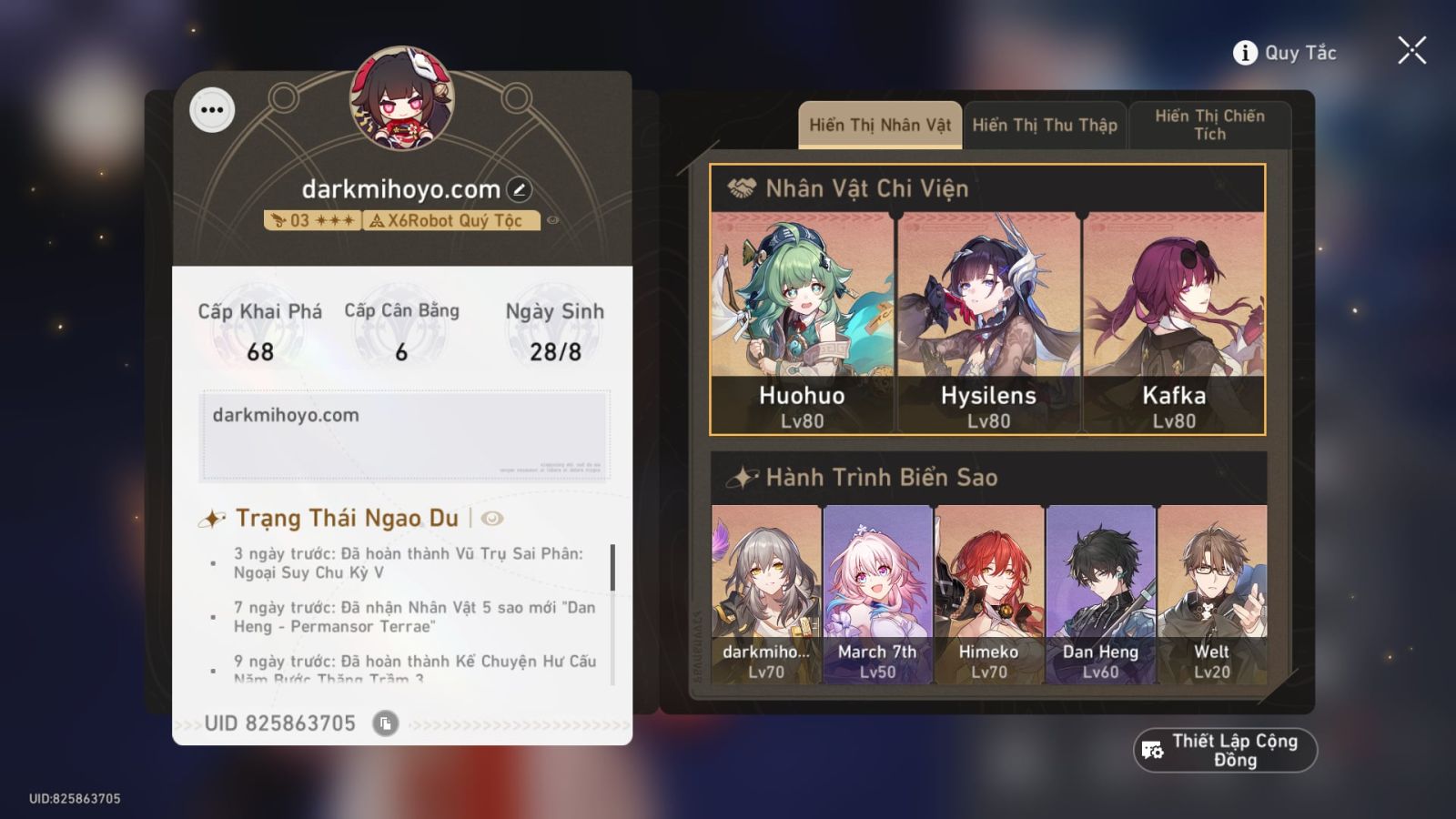The width and height of the screenshot is (1456, 819).
Task: Select the Hiển Thị Nhân Vật tab
Action: tap(879, 125)
